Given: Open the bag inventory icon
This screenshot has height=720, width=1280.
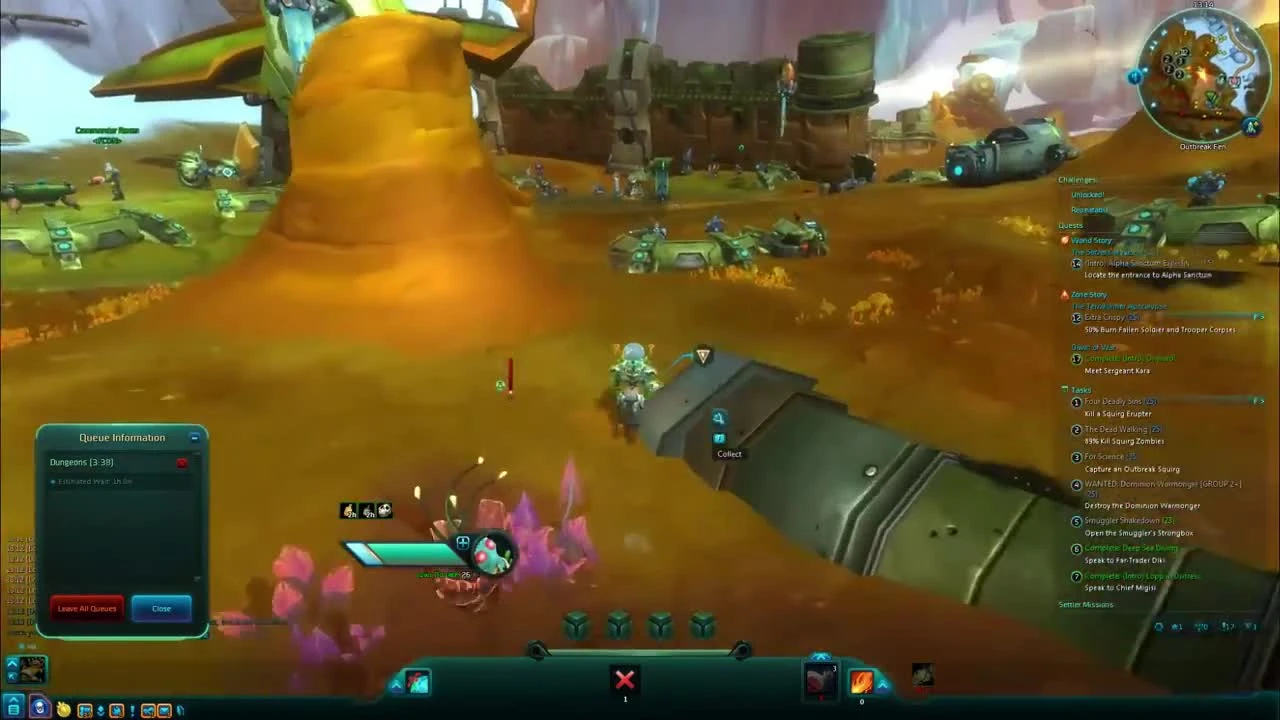Looking at the screenshot, I should [85, 710].
